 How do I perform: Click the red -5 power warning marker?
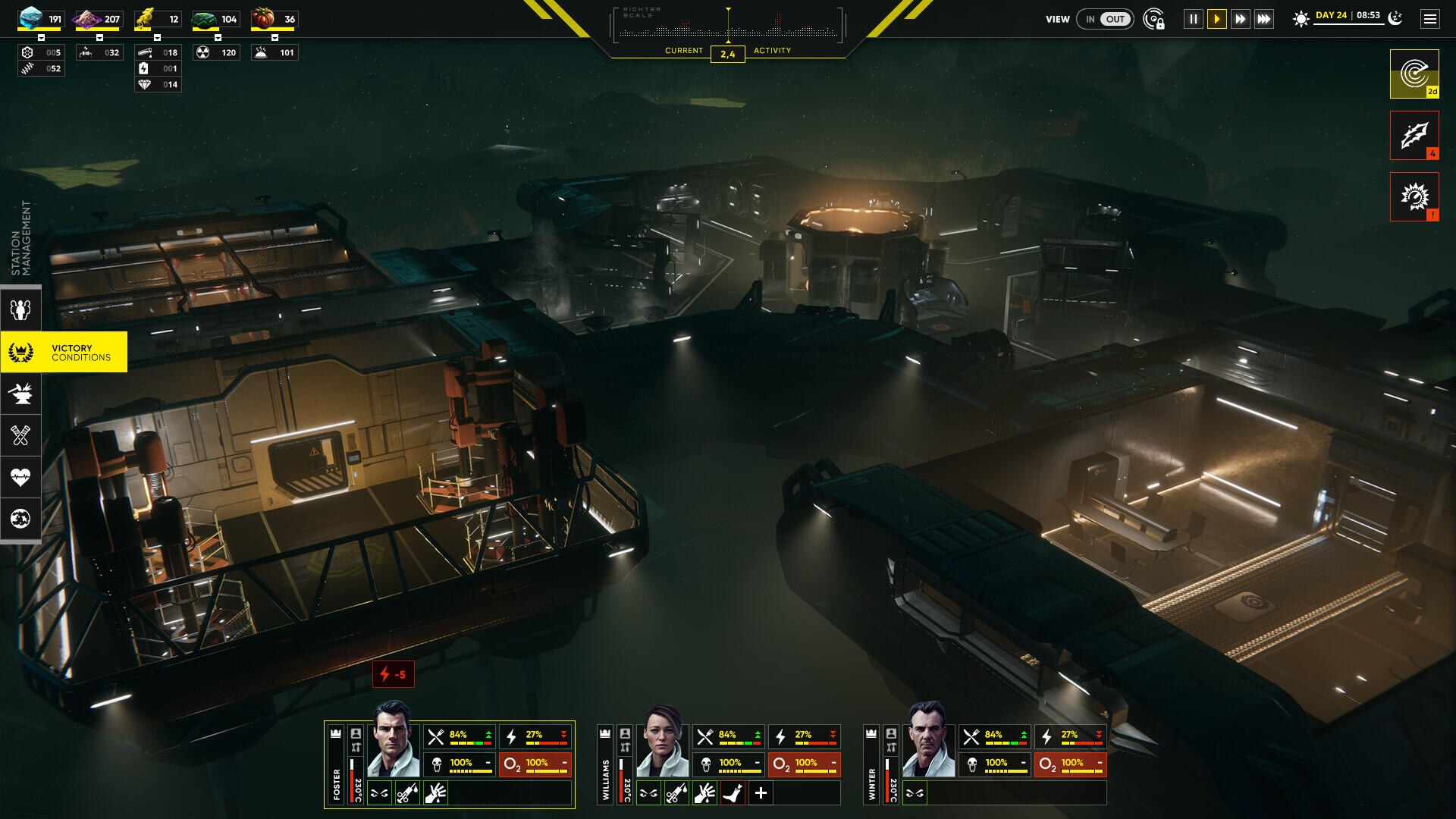(394, 674)
